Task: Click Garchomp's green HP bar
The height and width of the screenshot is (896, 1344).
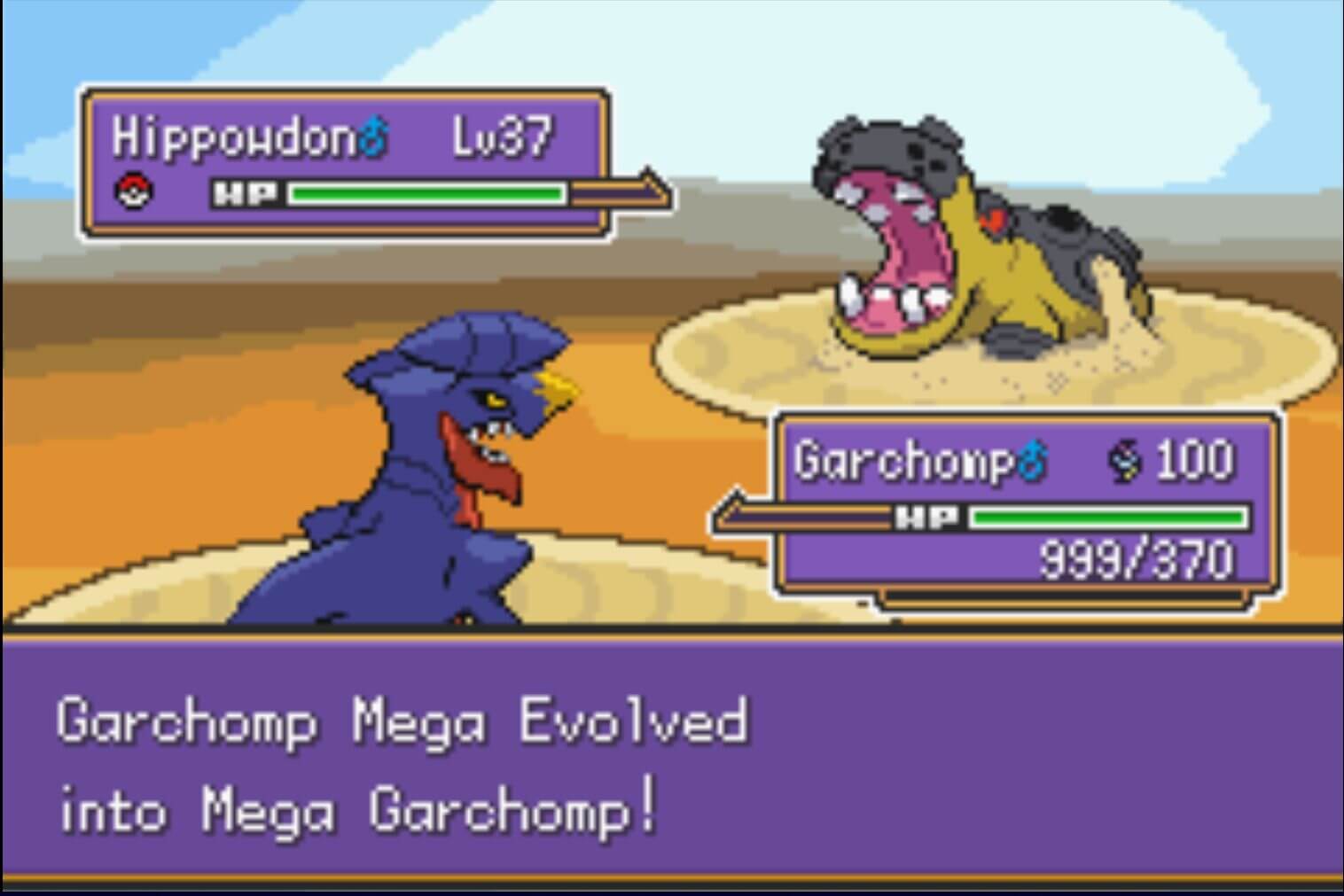Action: click(x=1108, y=515)
